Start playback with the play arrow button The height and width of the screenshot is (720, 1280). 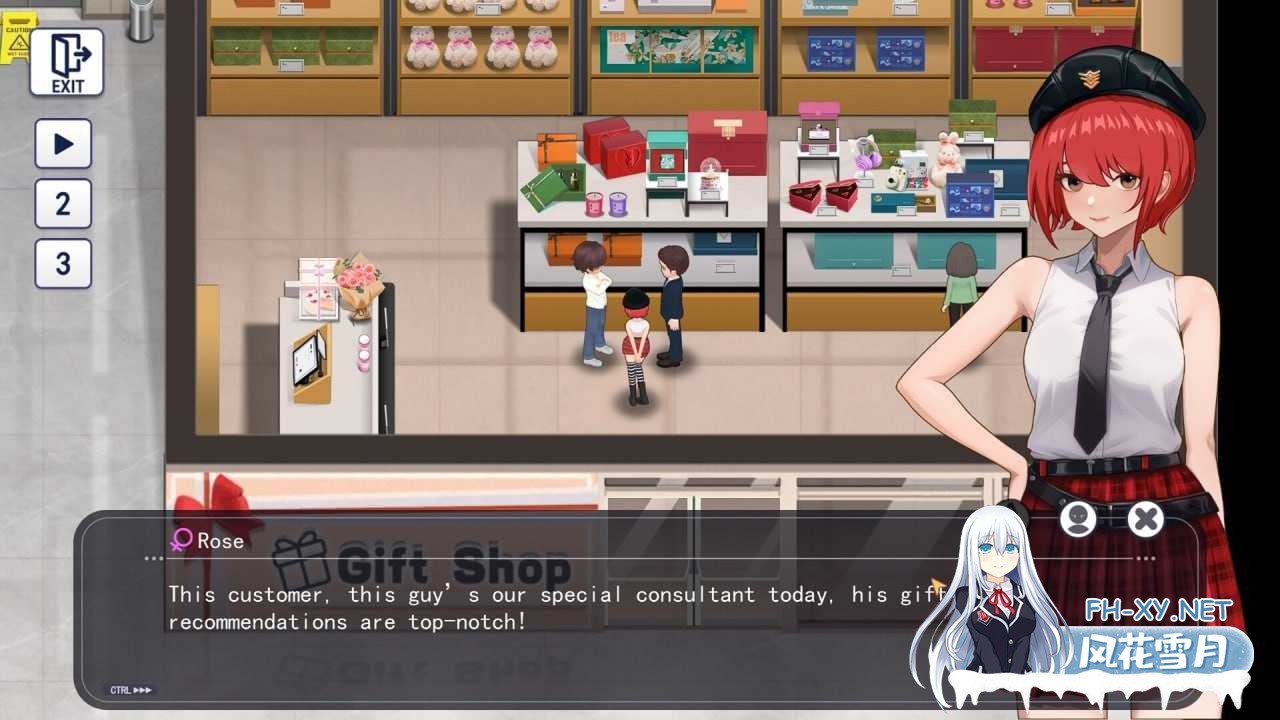[63, 144]
